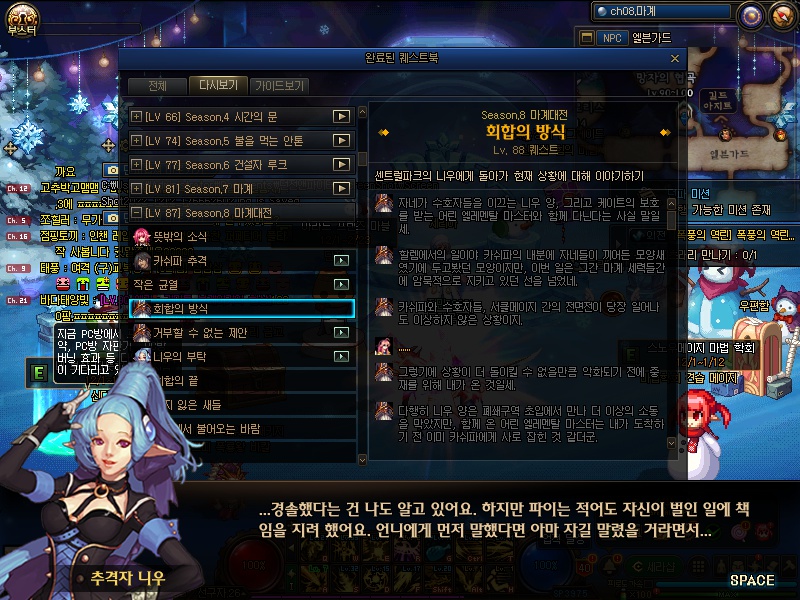Toggle the NPC filter on the minimap
Screen dimensions: 800x600
(611, 38)
